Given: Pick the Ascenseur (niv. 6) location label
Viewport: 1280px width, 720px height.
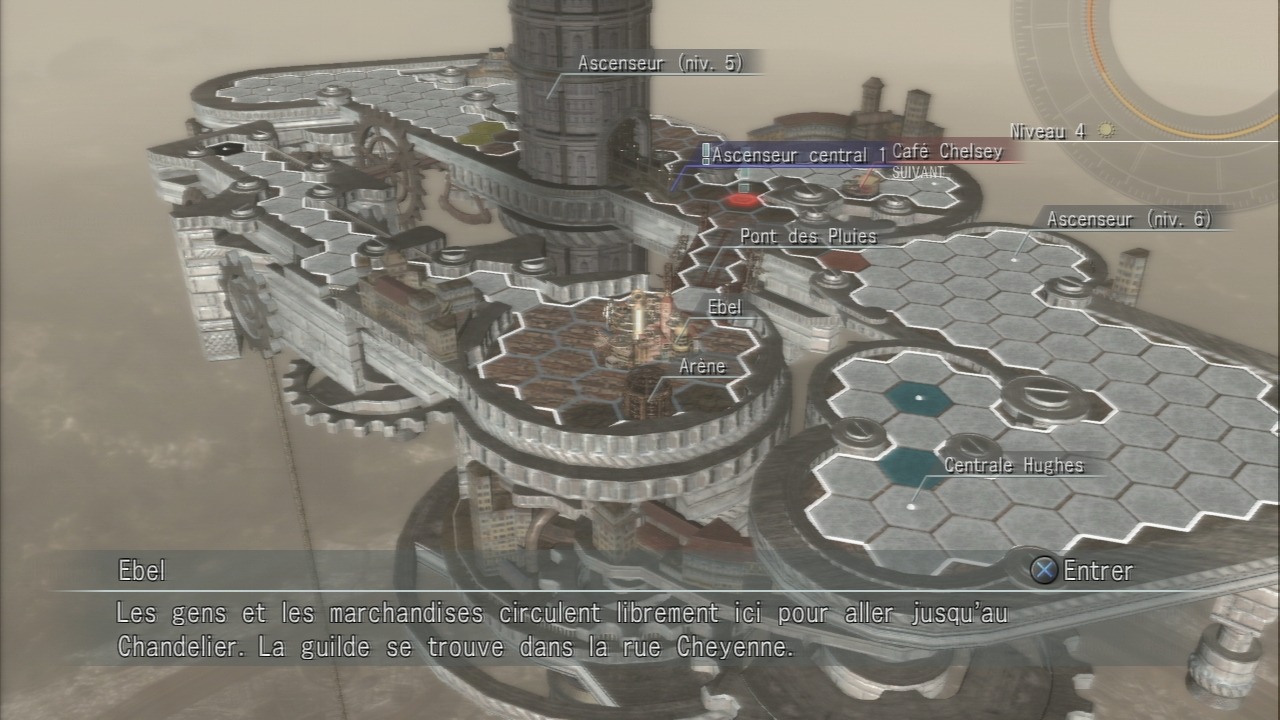Looking at the screenshot, I should pos(1129,219).
